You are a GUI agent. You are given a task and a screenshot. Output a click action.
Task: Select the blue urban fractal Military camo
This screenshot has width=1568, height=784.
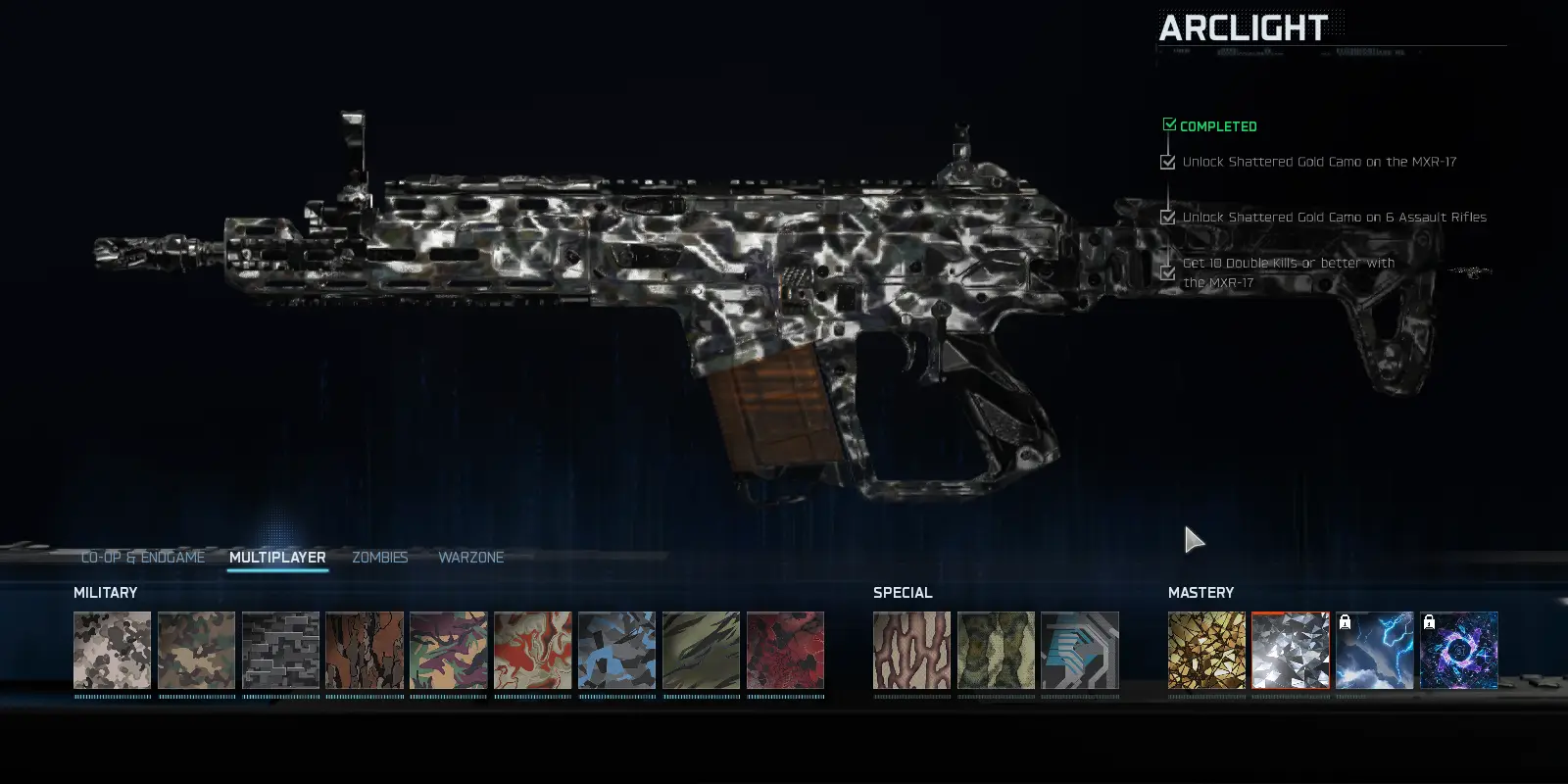617,652
